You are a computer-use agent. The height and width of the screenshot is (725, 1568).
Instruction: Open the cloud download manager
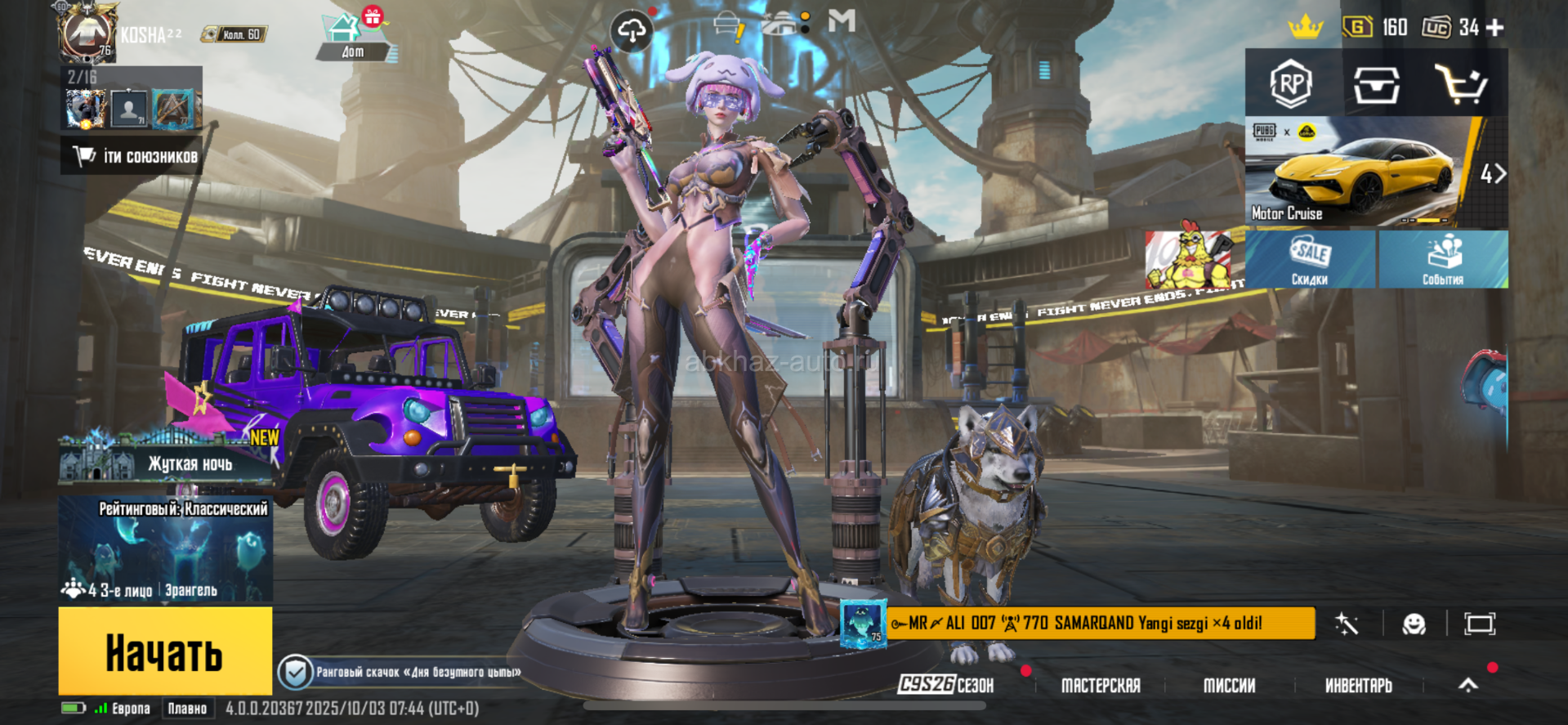pyautogui.click(x=631, y=31)
